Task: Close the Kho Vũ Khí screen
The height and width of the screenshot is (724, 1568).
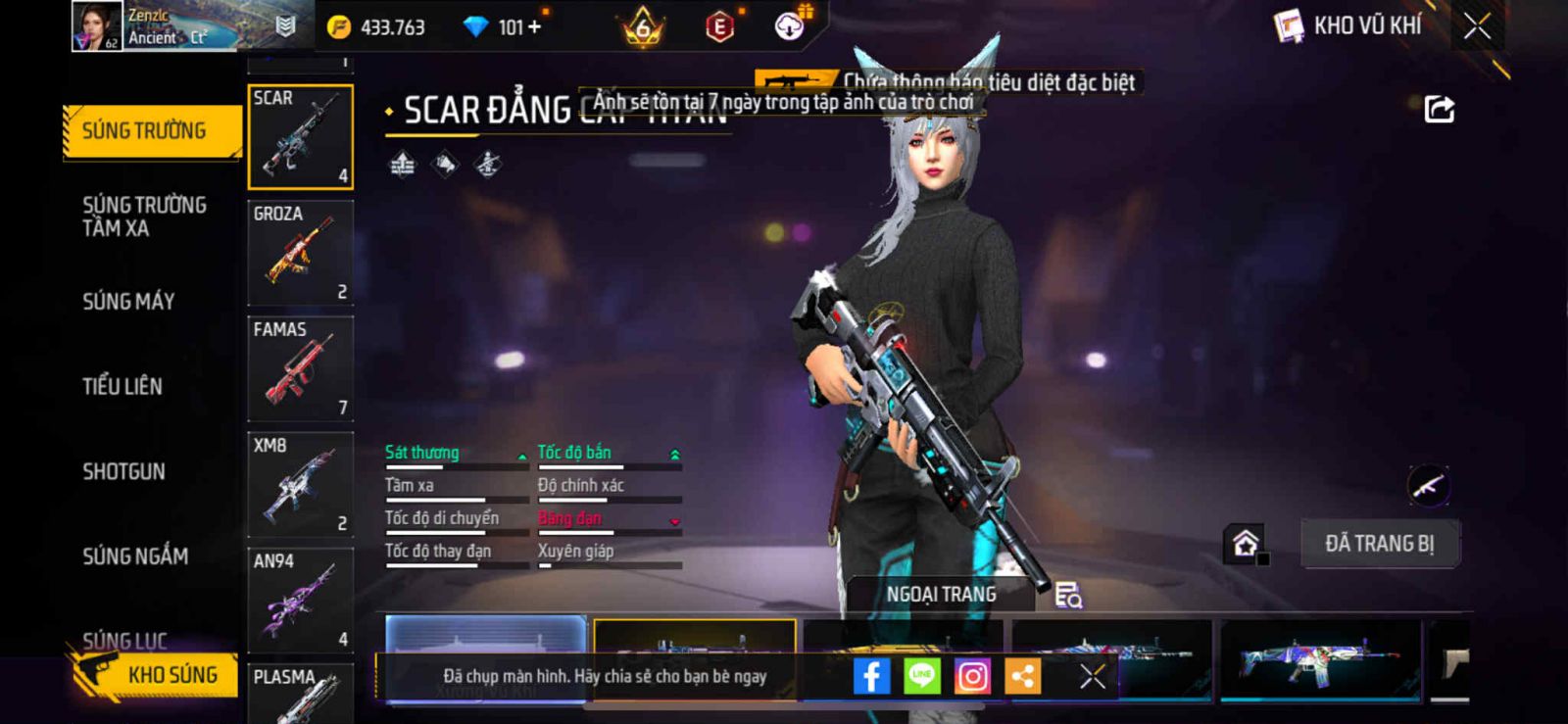Action: point(1477,26)
